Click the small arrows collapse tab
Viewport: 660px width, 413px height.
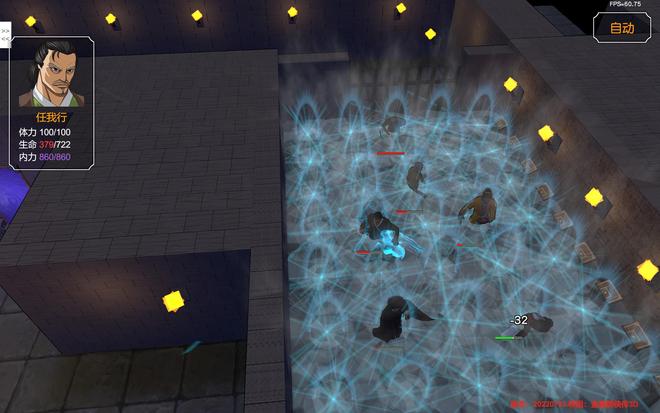click(5, 35)
